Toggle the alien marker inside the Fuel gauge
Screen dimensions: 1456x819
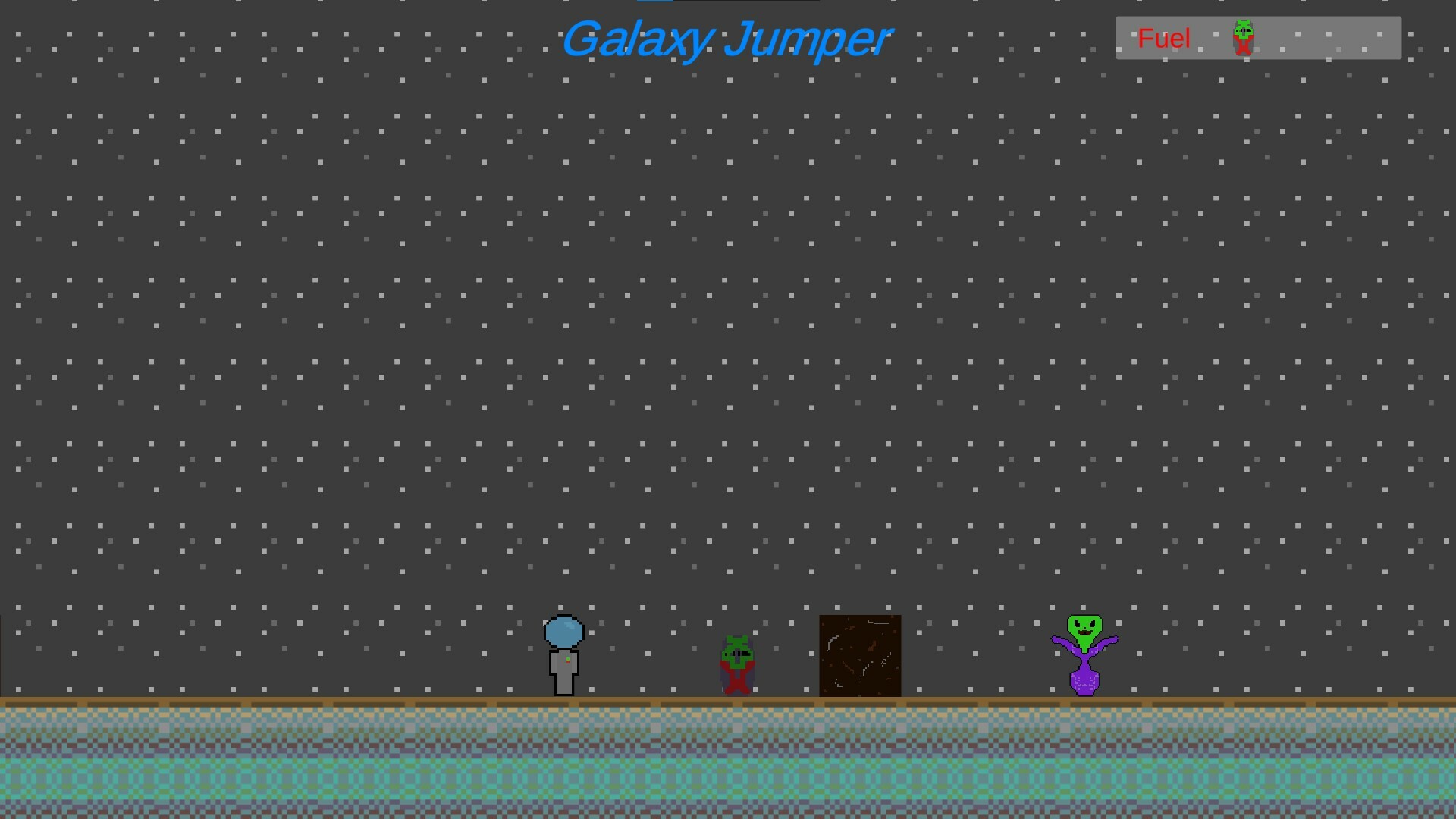coord(1242,36)
